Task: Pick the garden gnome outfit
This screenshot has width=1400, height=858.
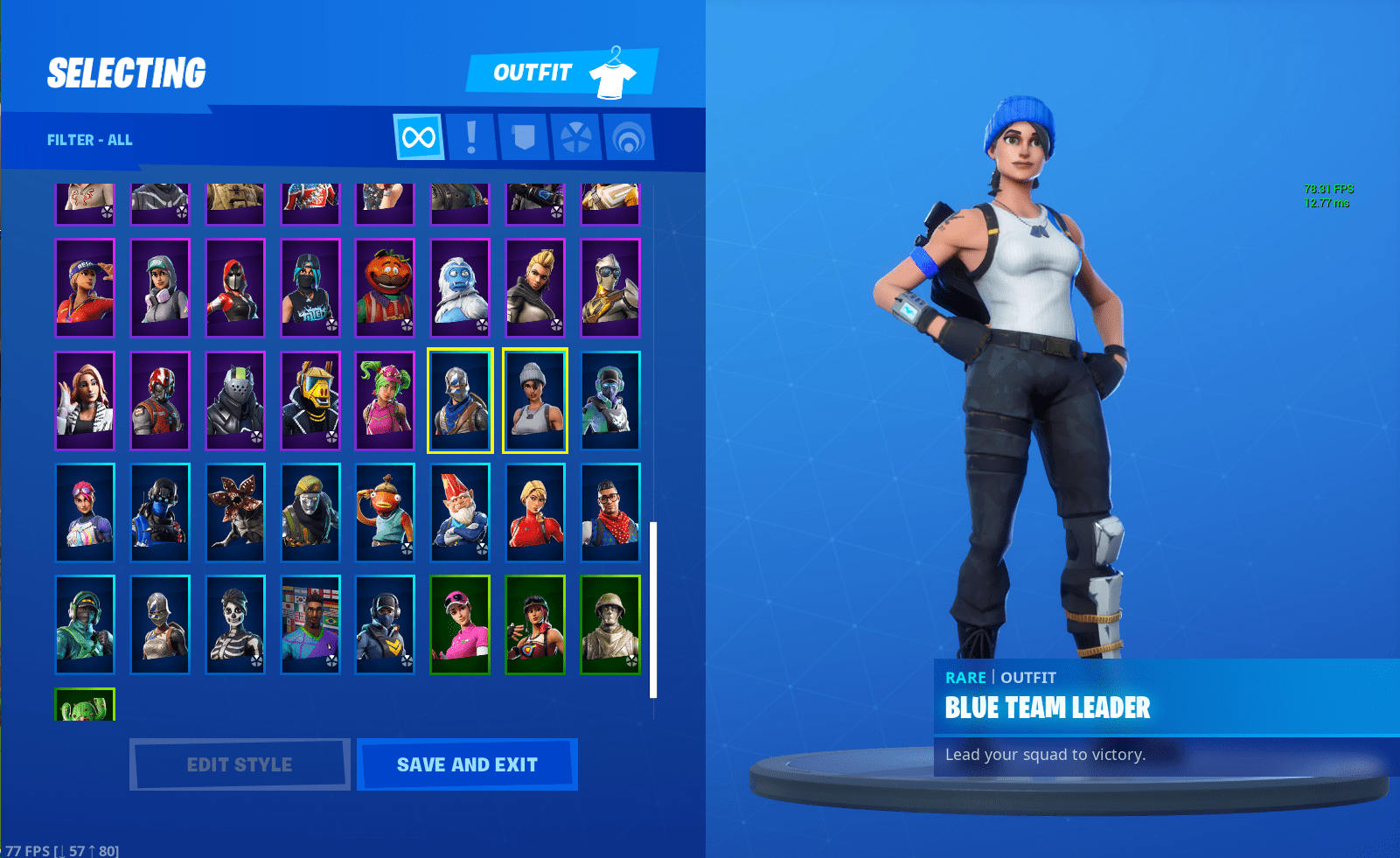Action: click(x=460, y=513)
